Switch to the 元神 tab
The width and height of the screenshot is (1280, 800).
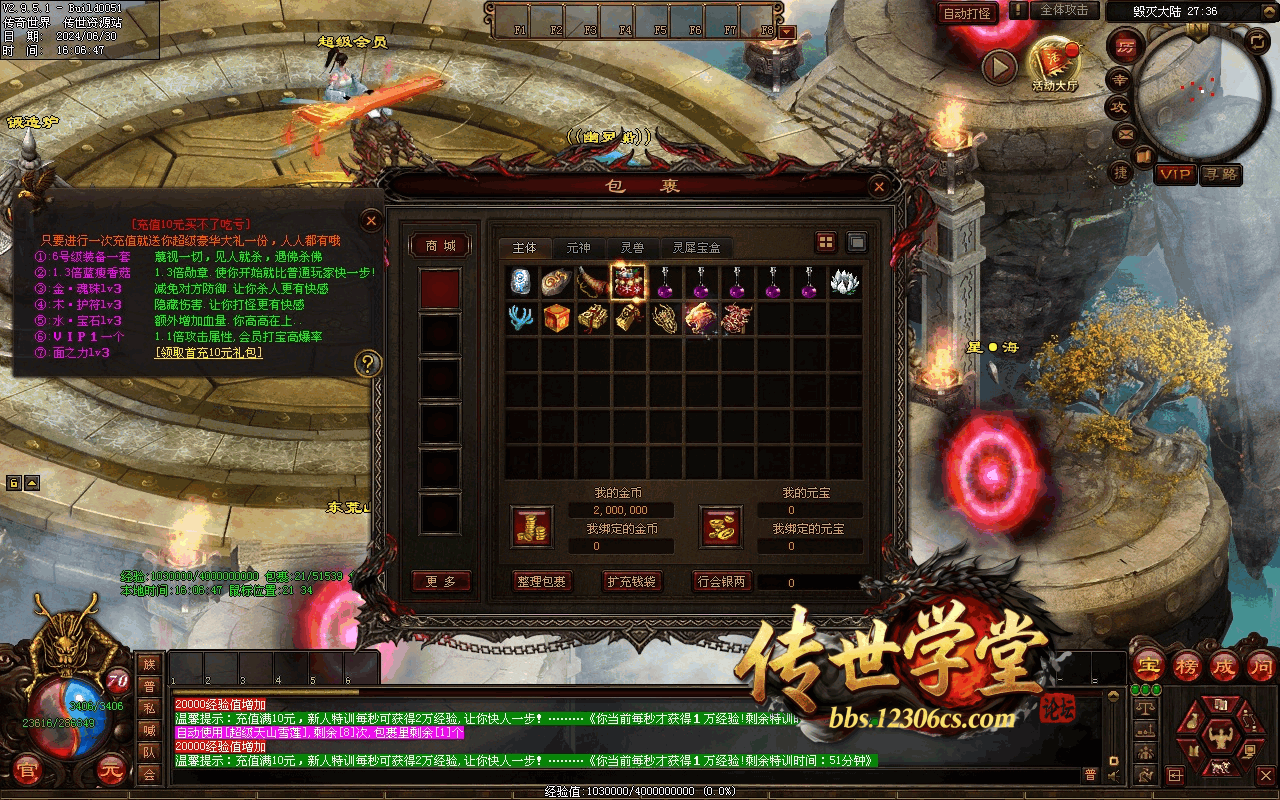[x=578, y=247]
